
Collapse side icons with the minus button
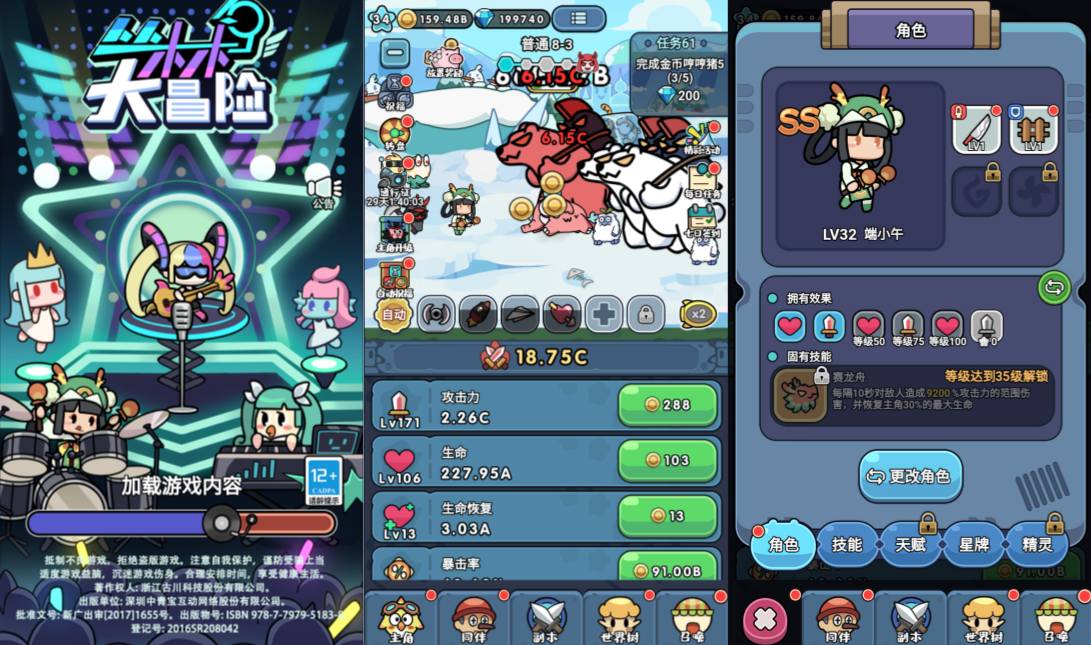pos(395,52)
